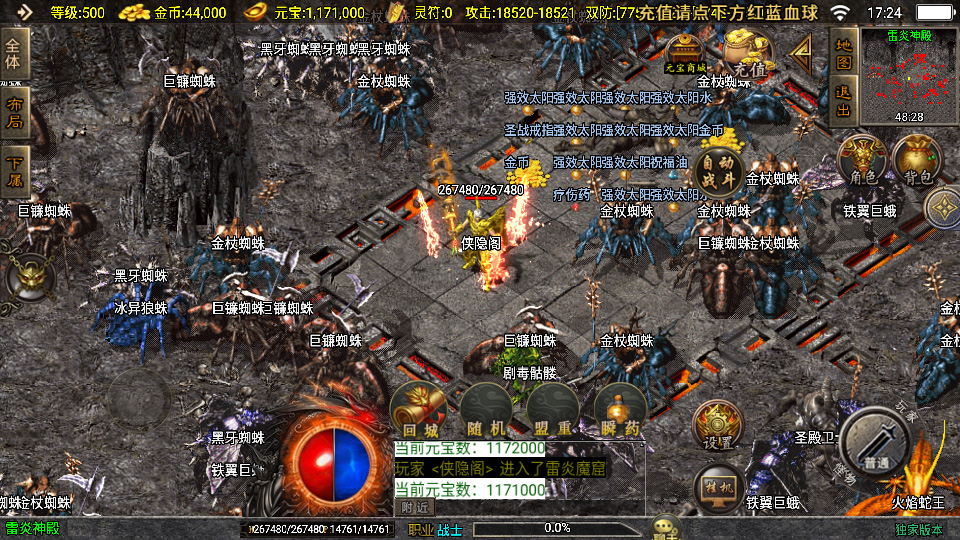Attack with the 普通 sword button
The height and width of the screenshot is (540, 960).
tap(875, 444)
